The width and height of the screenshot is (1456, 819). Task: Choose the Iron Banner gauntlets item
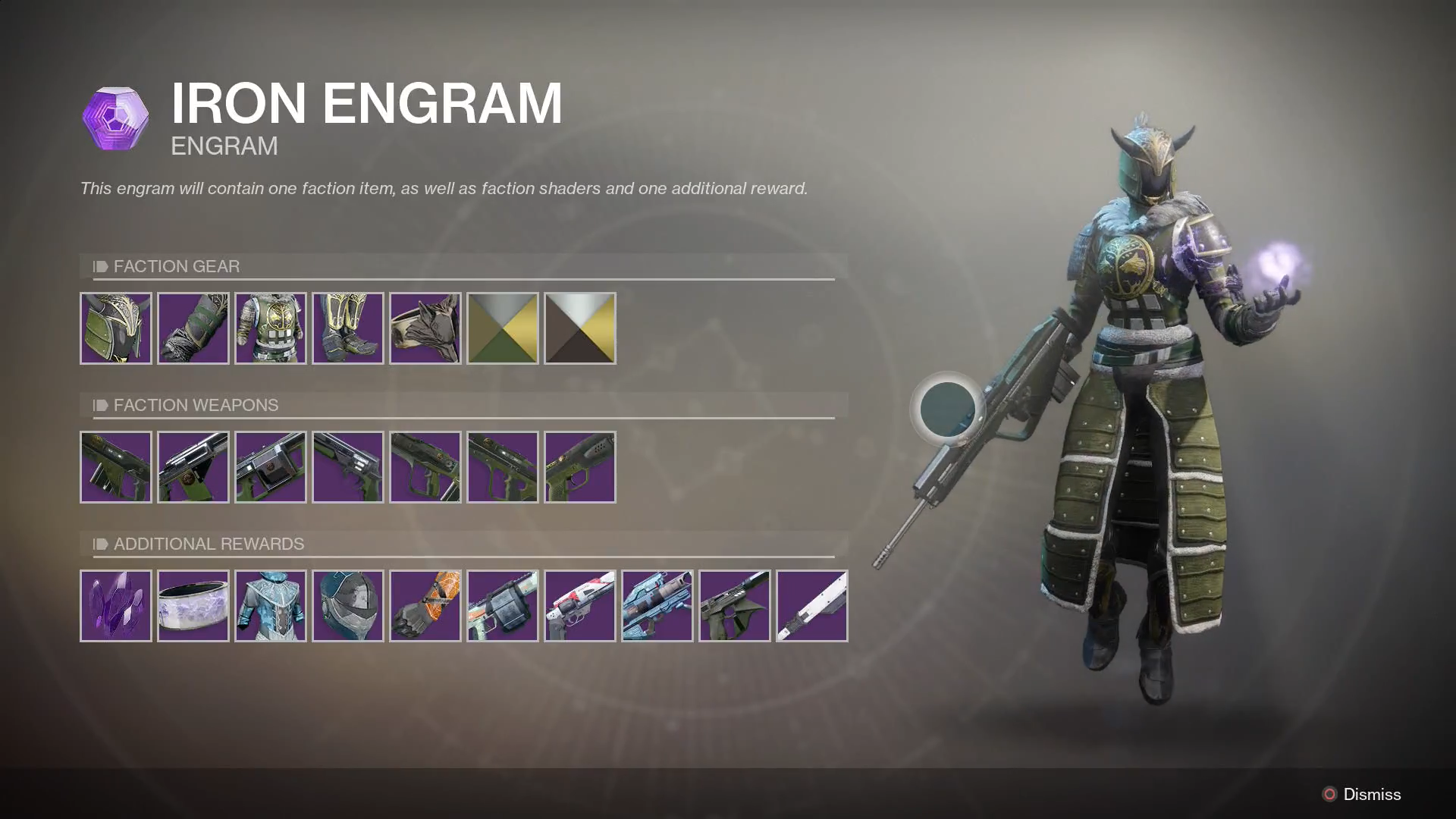coord(193,328)
